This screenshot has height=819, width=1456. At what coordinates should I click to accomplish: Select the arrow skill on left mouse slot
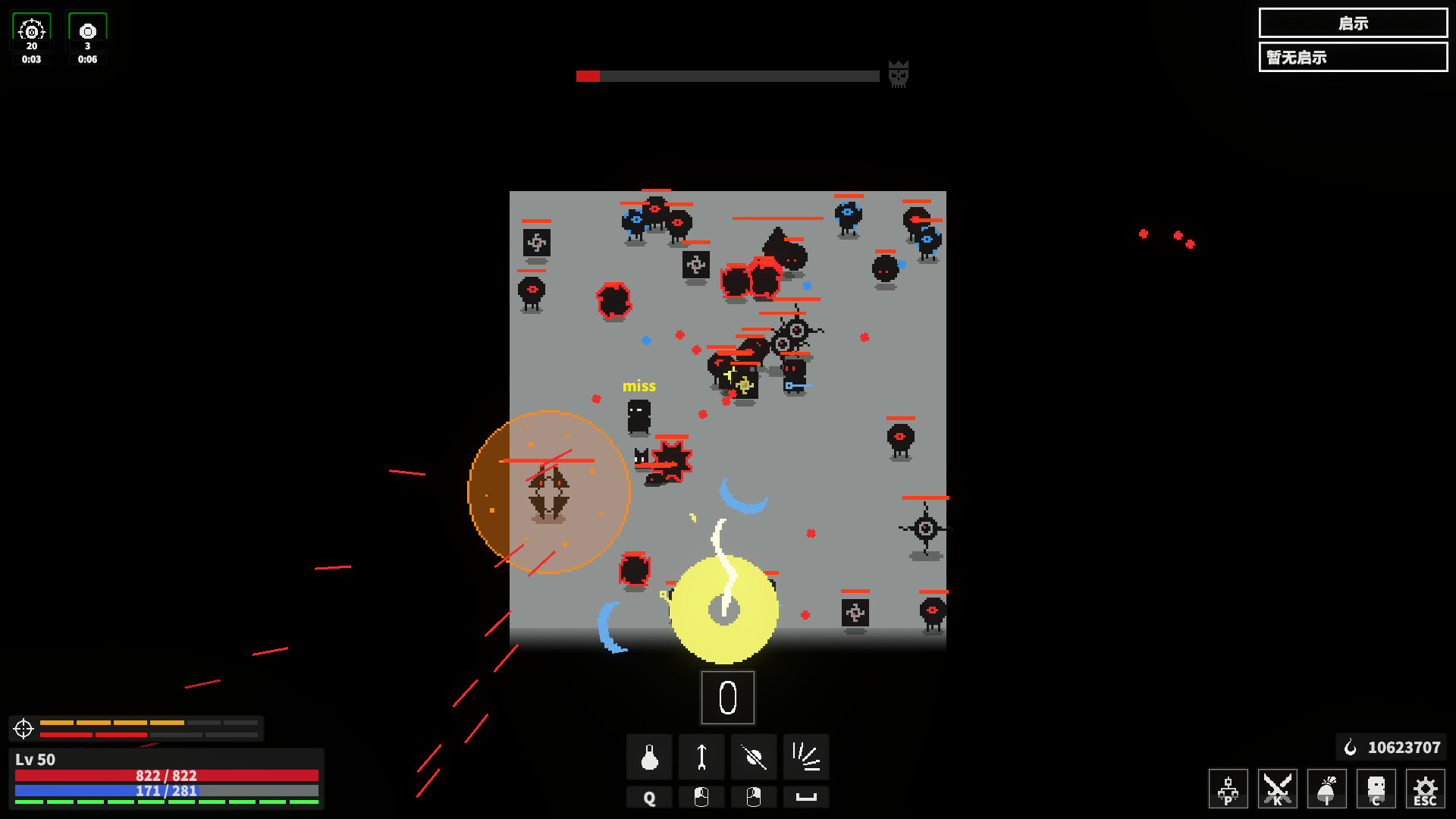click(x=701, y=757)
